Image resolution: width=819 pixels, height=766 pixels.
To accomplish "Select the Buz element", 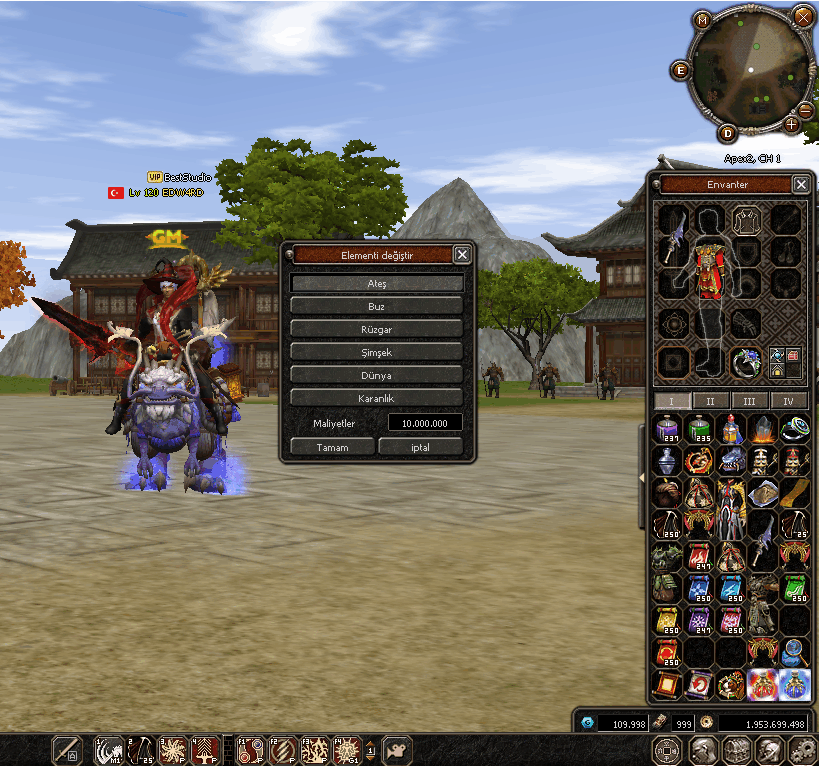I will point(377,306).
